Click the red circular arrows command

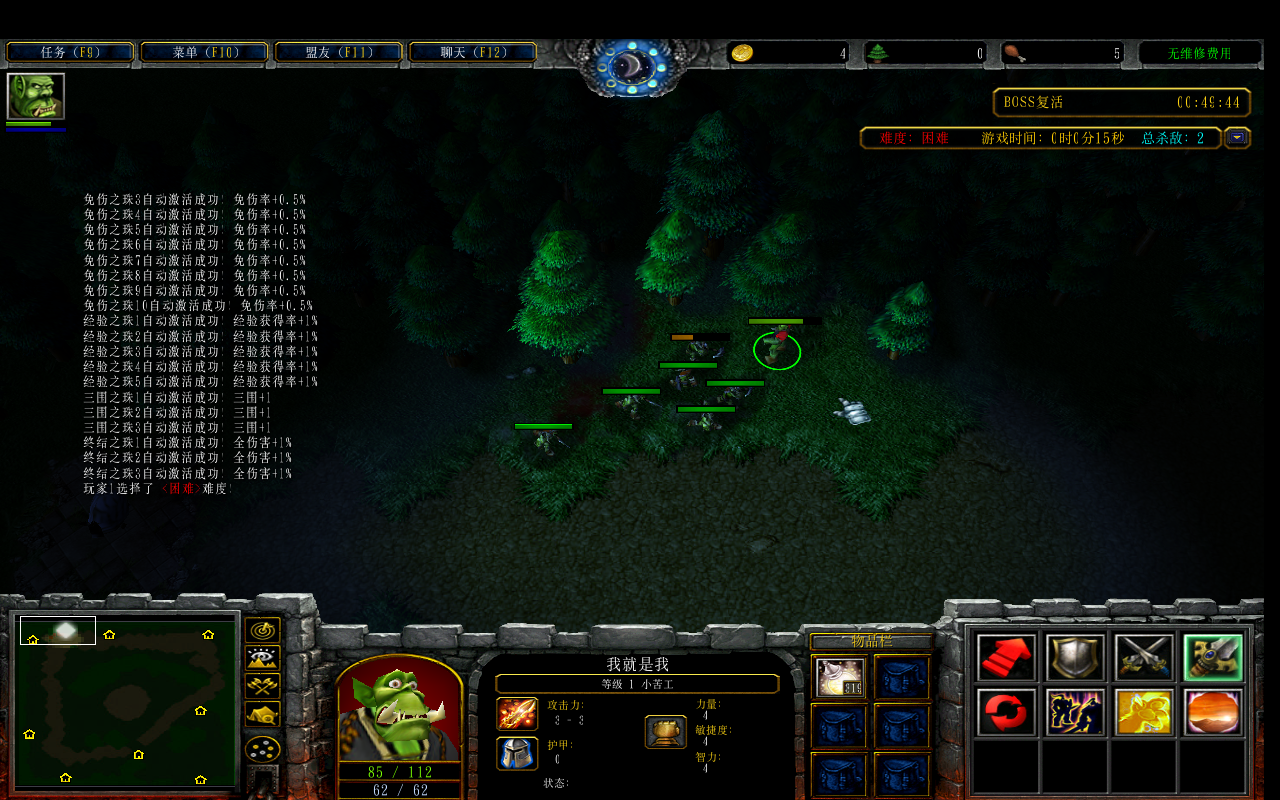point(1006,712)
